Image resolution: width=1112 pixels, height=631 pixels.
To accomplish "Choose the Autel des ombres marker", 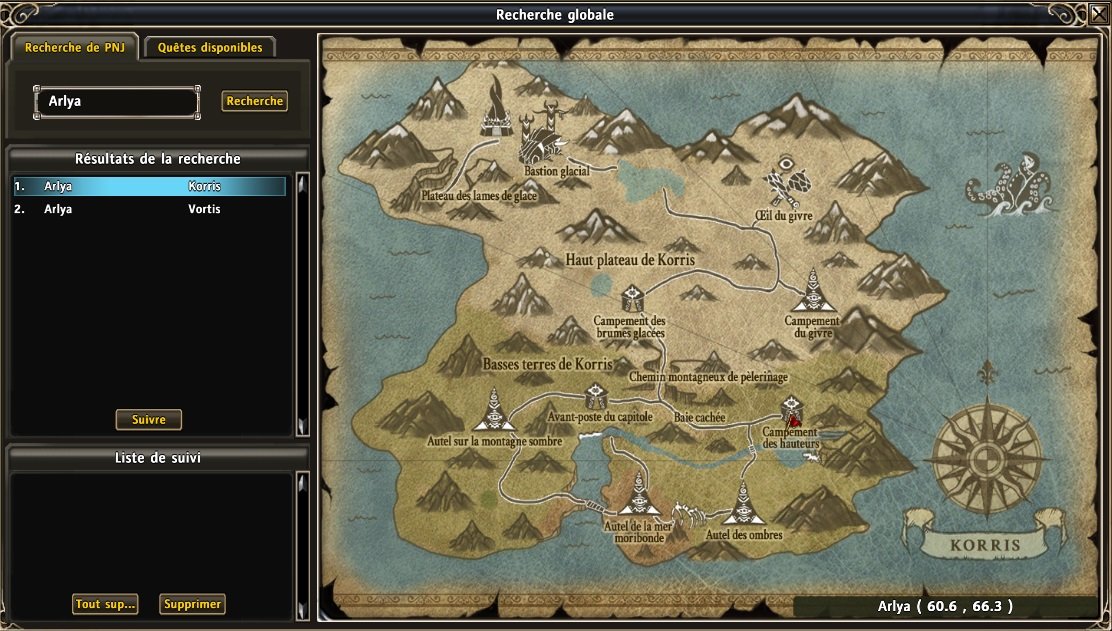I will [742, 503].
